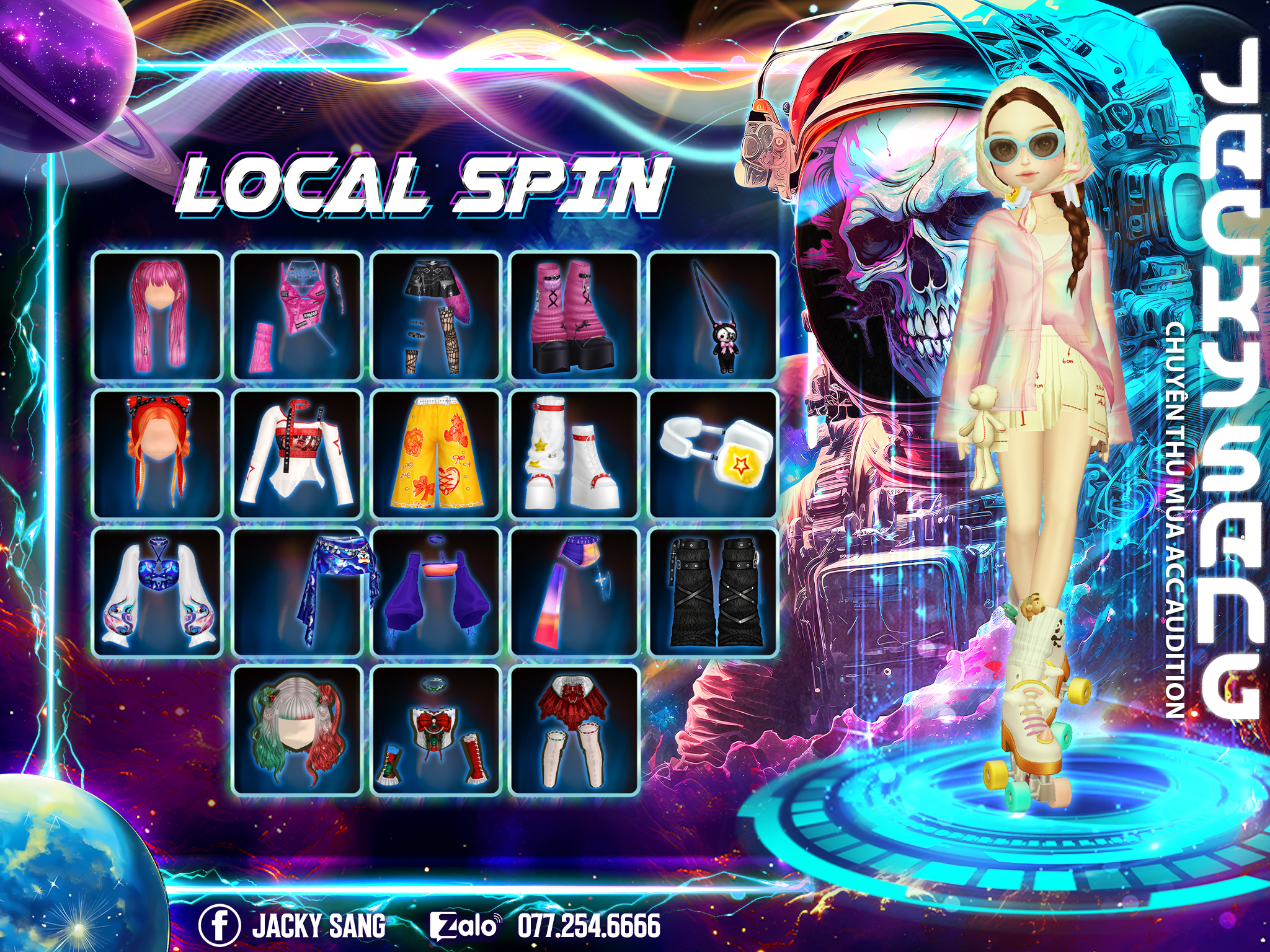The height and width of the screenshot is (952, 1270).
Task: Select the red ruffled skirt with stockings
Action: coord(575,731)
